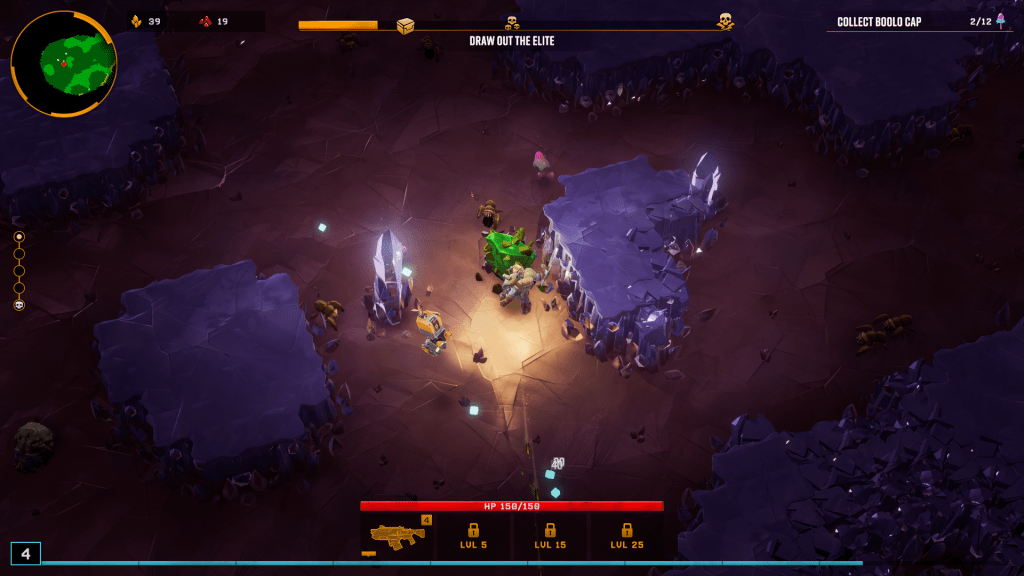Click the circular cave minimap
This screenshot has height=576, width=1024.
(63, 63)
